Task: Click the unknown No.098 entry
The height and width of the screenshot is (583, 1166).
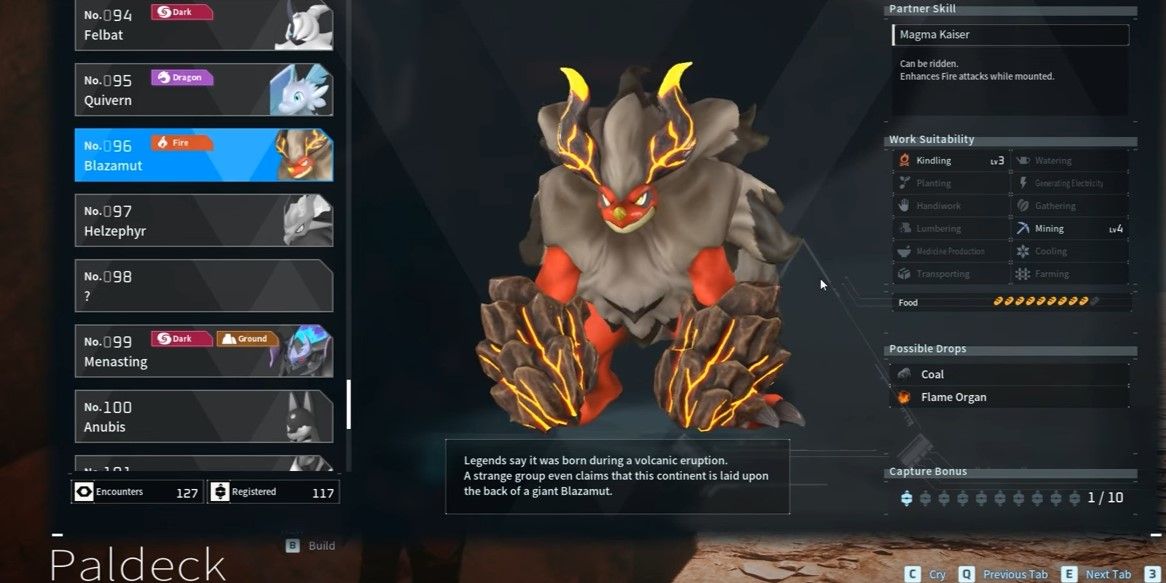Action: pos(203,286)
